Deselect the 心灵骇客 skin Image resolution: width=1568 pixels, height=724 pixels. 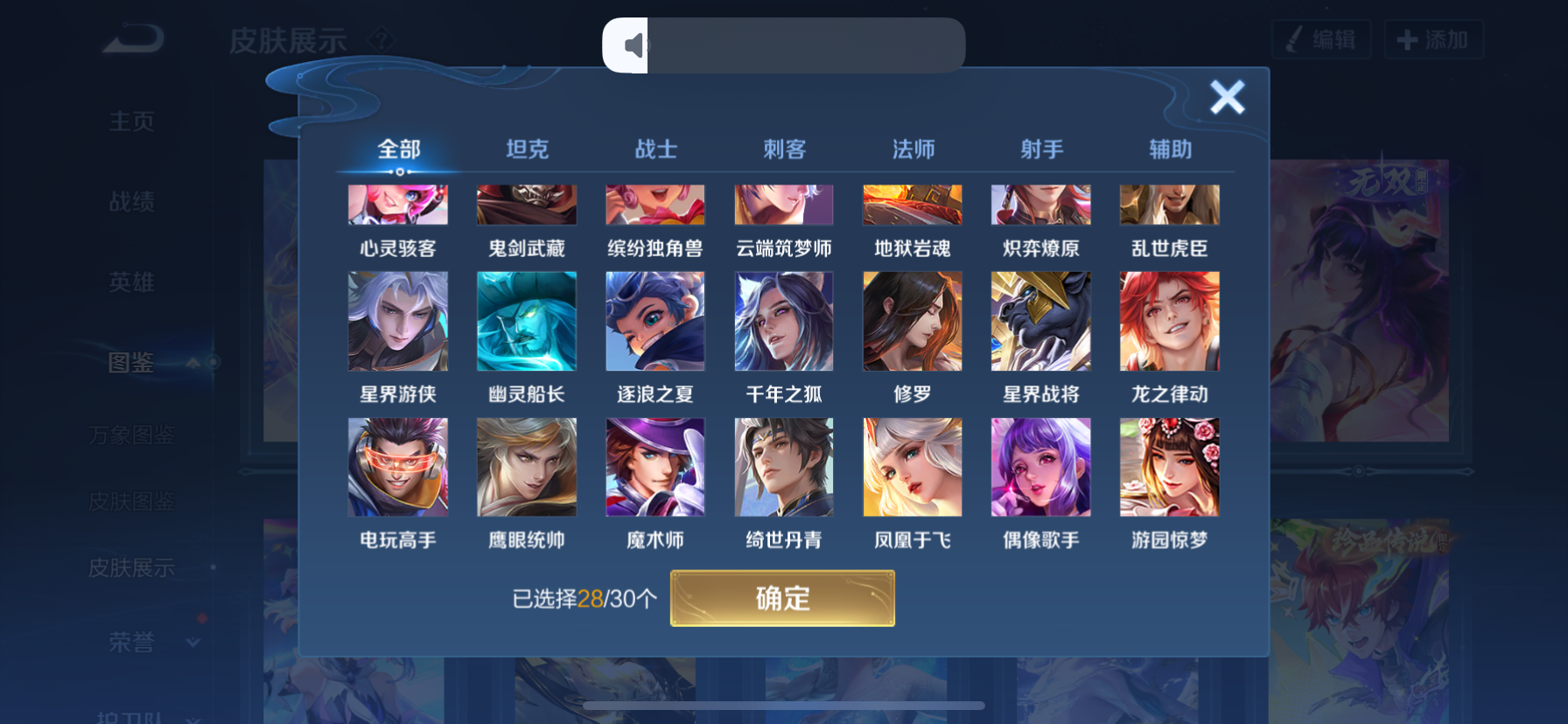[398, 205]
